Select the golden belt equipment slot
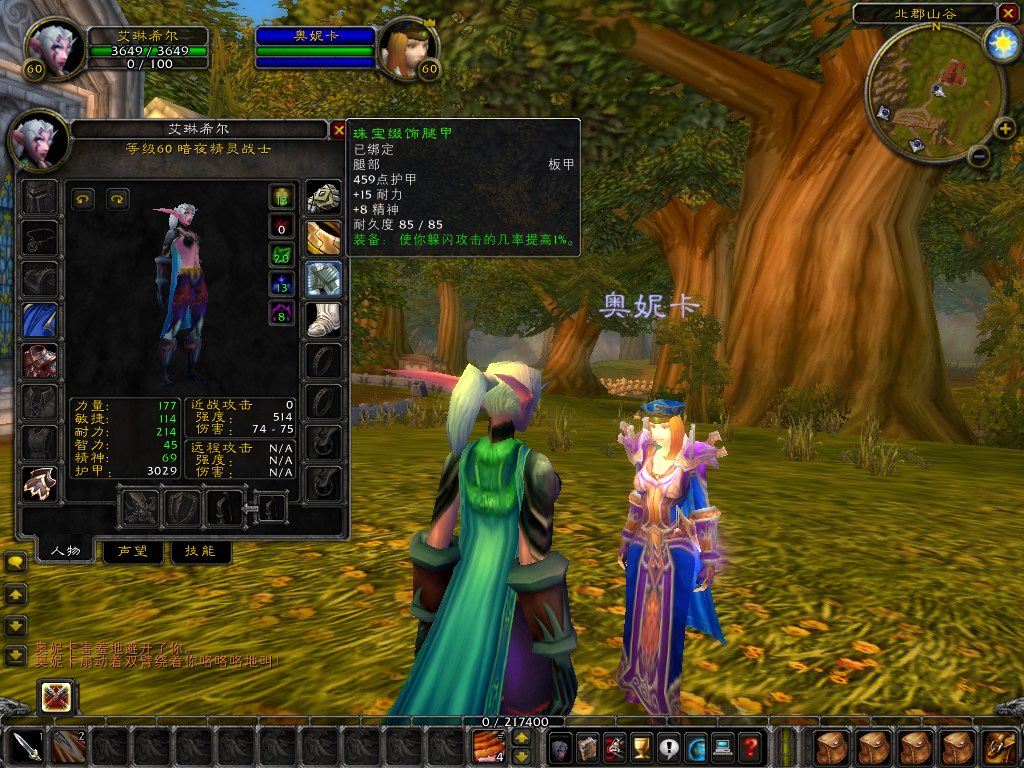This screenshot has width=1024, height=768. (x=323, y=238)
